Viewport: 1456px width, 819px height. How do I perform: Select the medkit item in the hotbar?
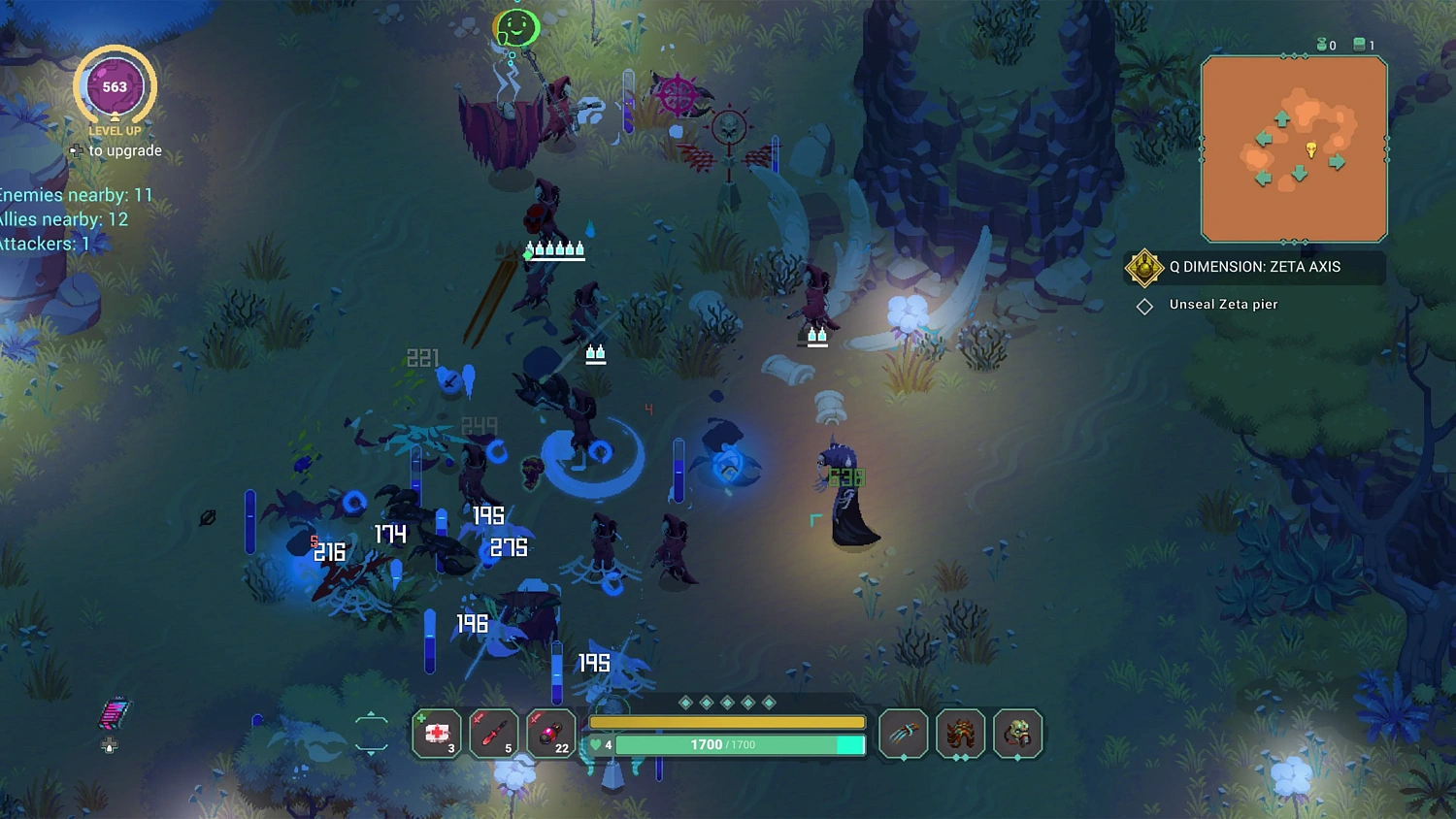click(x=436, y=733)
